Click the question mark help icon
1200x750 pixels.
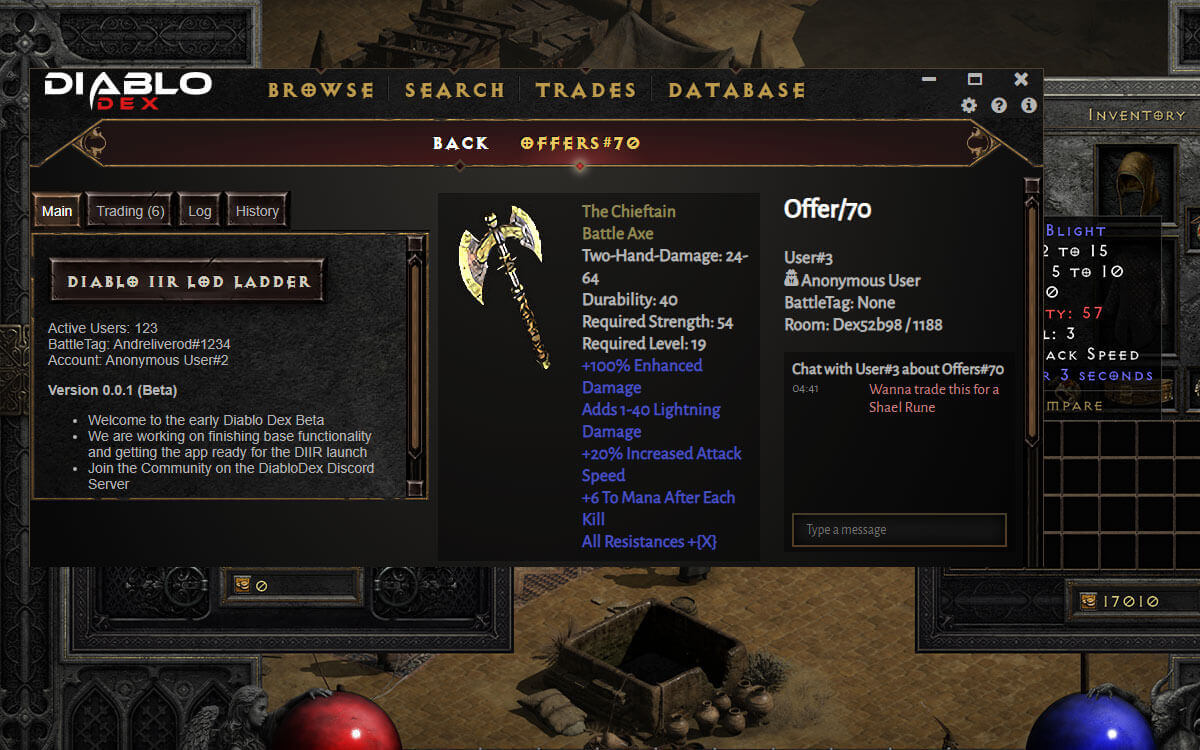point(998,105)
